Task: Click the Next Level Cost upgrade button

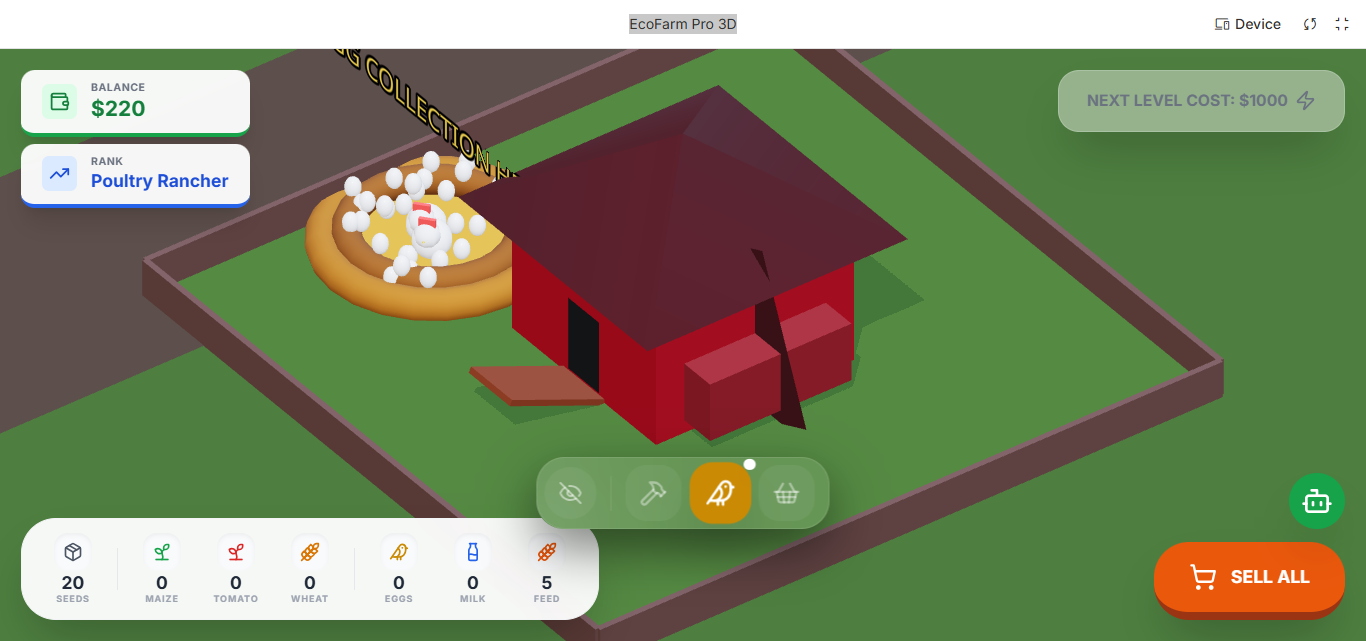Action: [x=1200, y=101]
